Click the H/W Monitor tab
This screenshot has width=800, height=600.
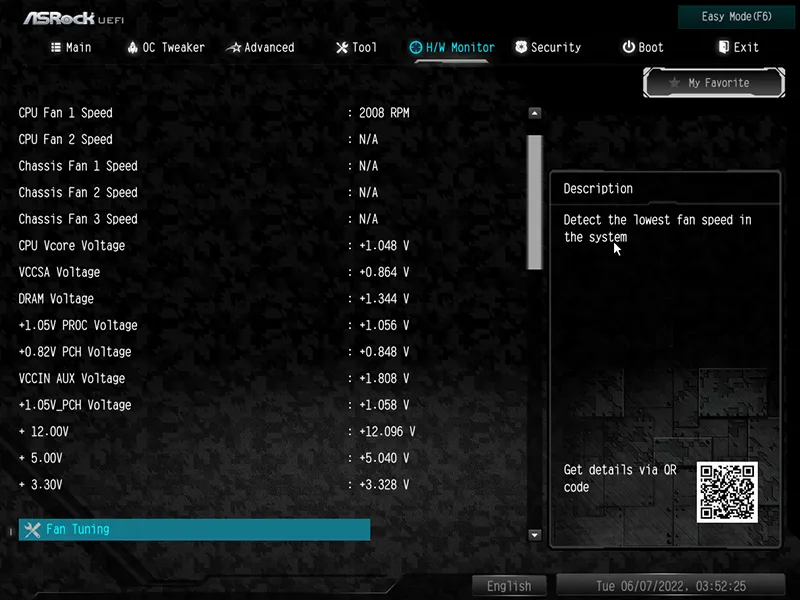pos(452,47)
